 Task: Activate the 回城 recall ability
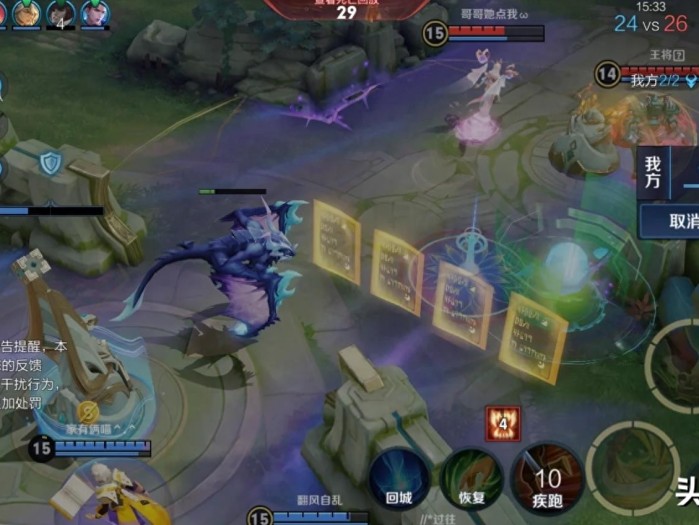click(399, 479)
